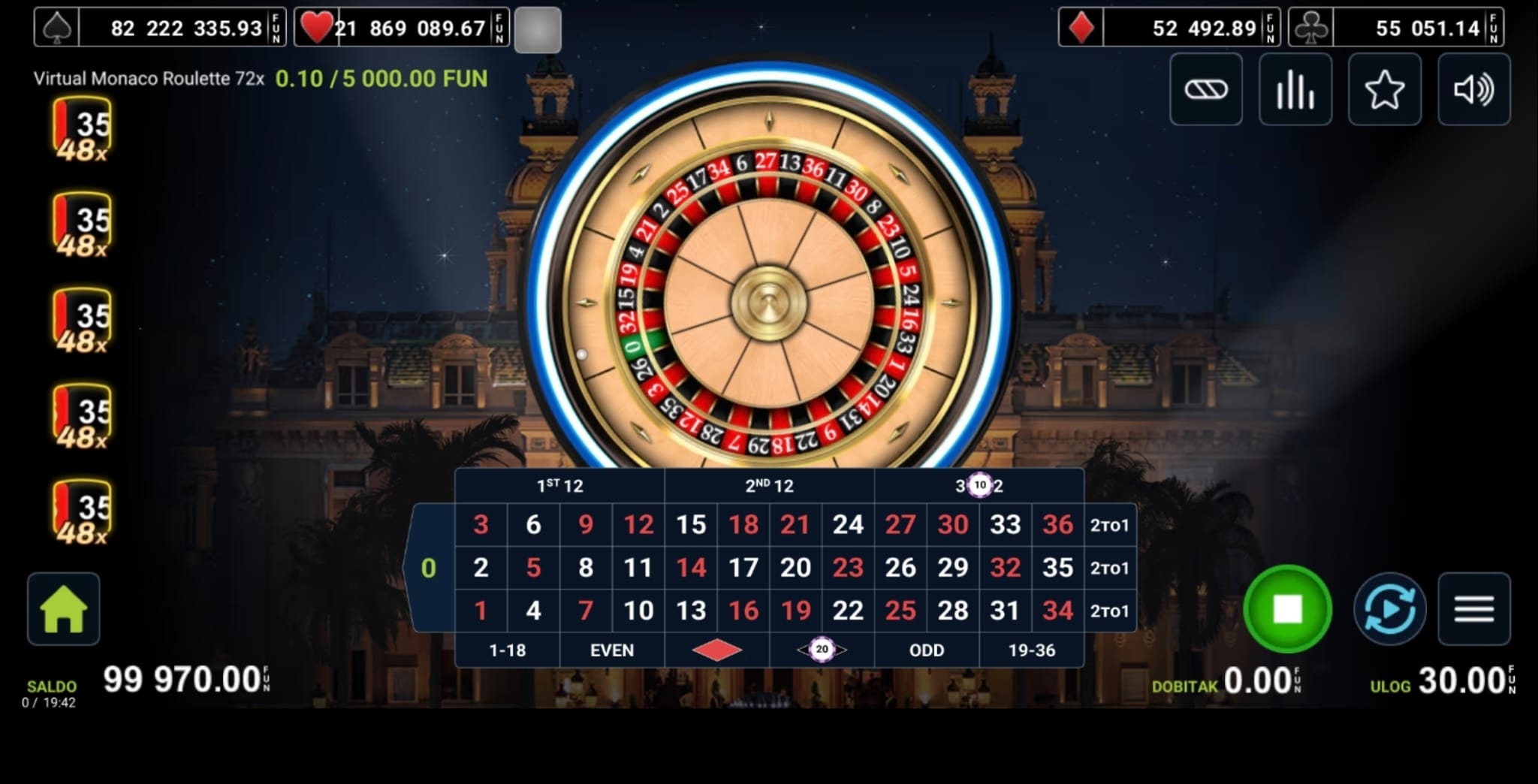This screenshot has width=1538, height=784.
Task: Place a chip on red 36
Action: (x=1057, y=525)
